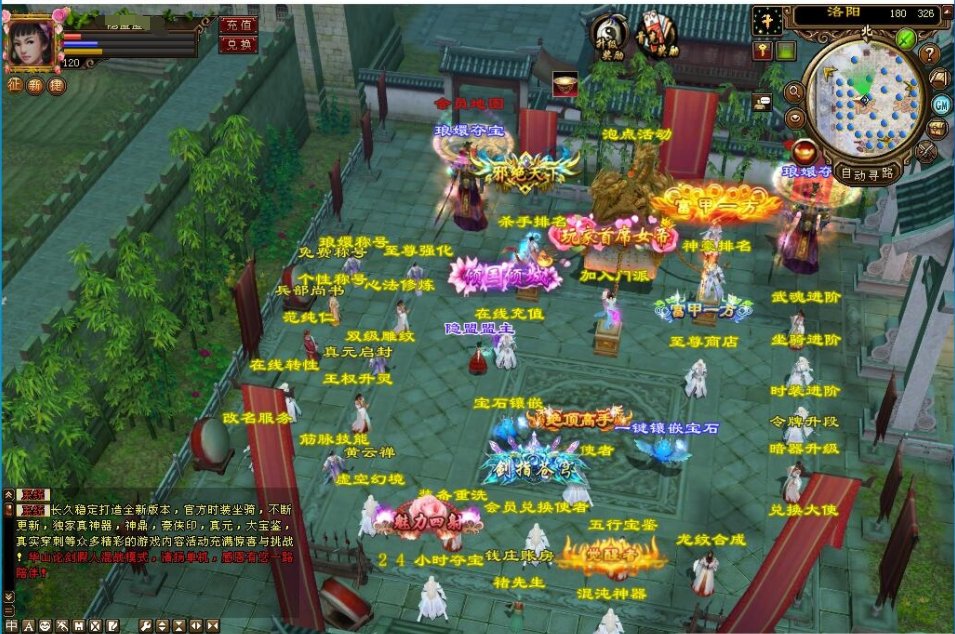Click the crossed swords icon near minimap
The image size is (955, 634).
click(x=927, y=151)
